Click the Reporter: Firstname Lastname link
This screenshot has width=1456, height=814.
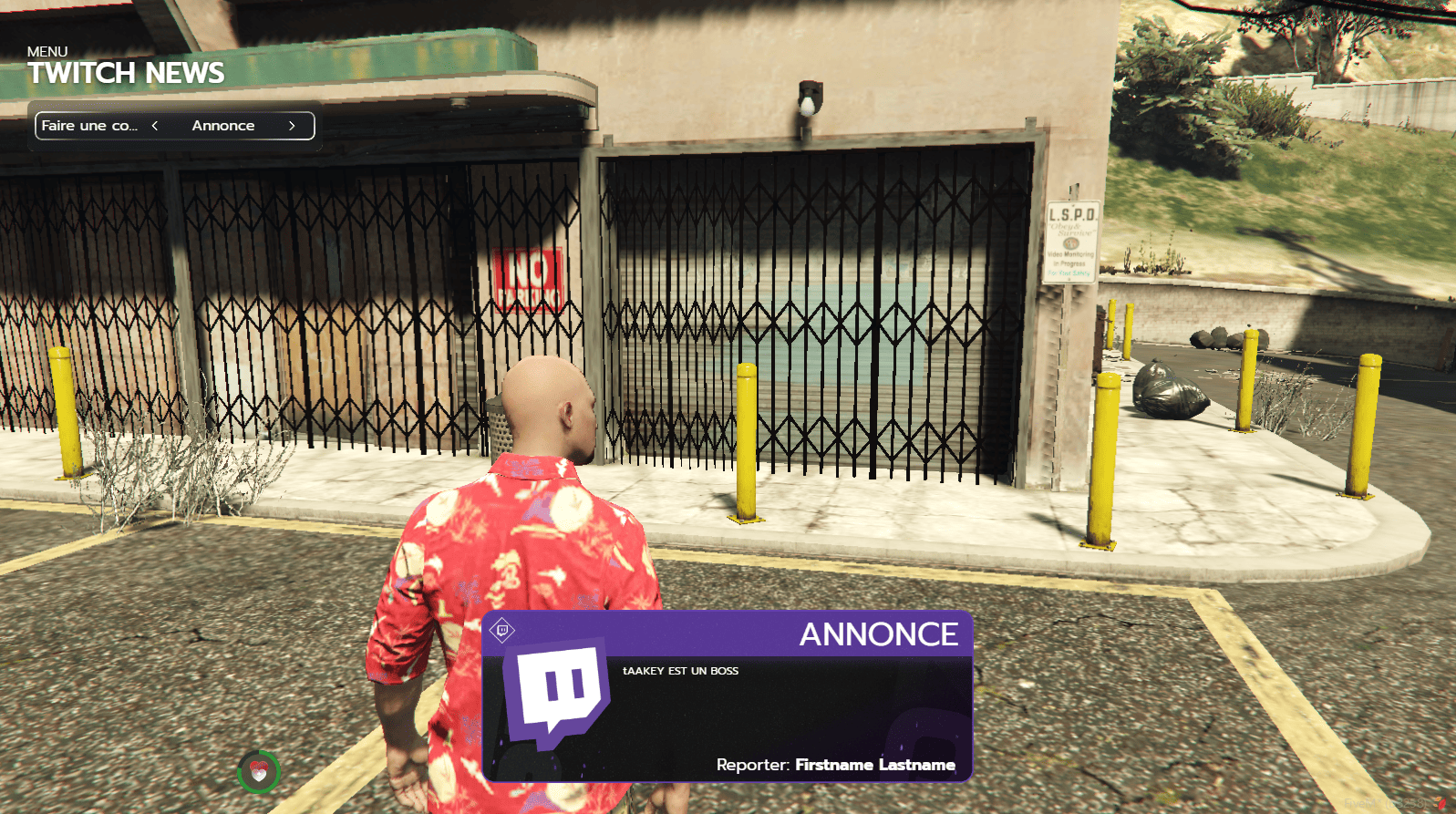click(x=834, y=766)
